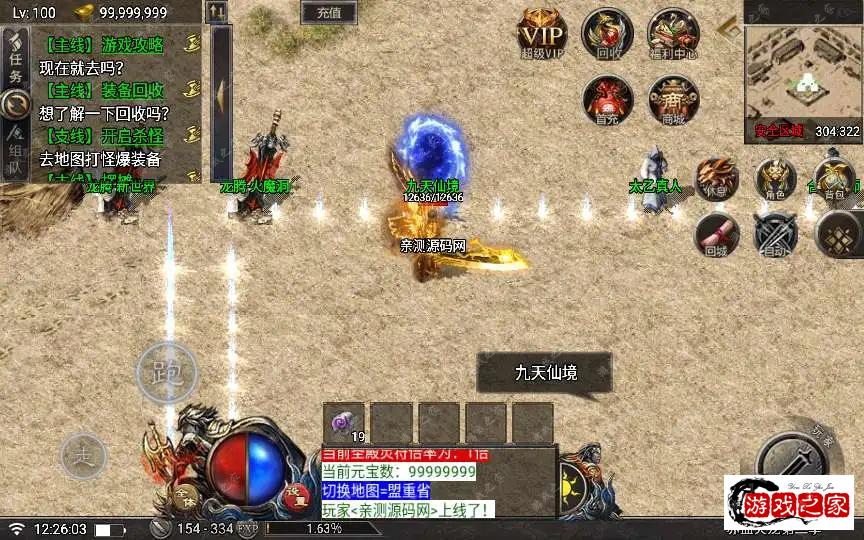Collapse the quest panel with the arrow
Image resolution: width=864 pixels, height=540 pixels.
(x=220, y=92)
